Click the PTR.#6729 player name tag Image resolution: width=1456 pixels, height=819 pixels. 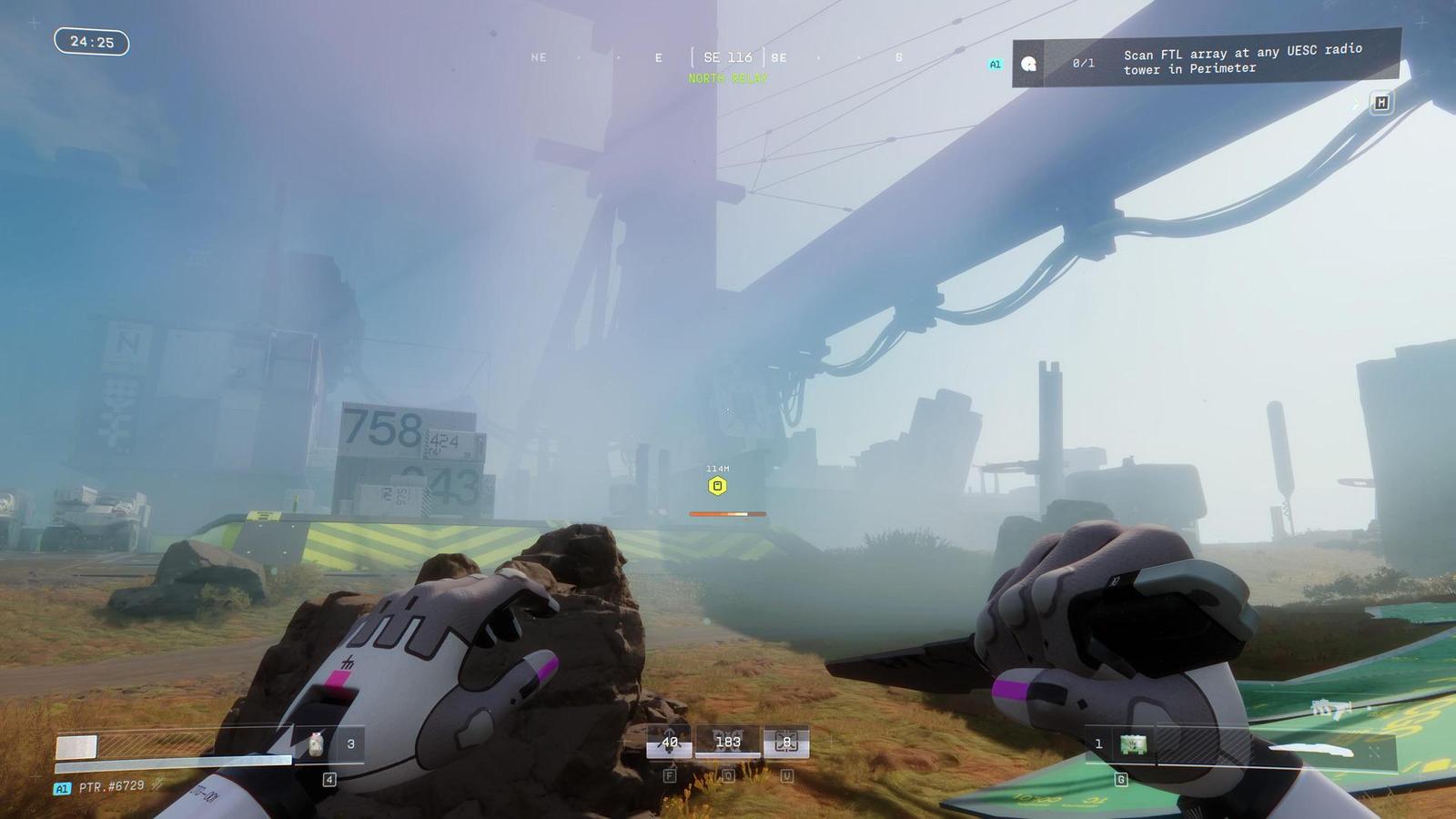click(111, 786)
